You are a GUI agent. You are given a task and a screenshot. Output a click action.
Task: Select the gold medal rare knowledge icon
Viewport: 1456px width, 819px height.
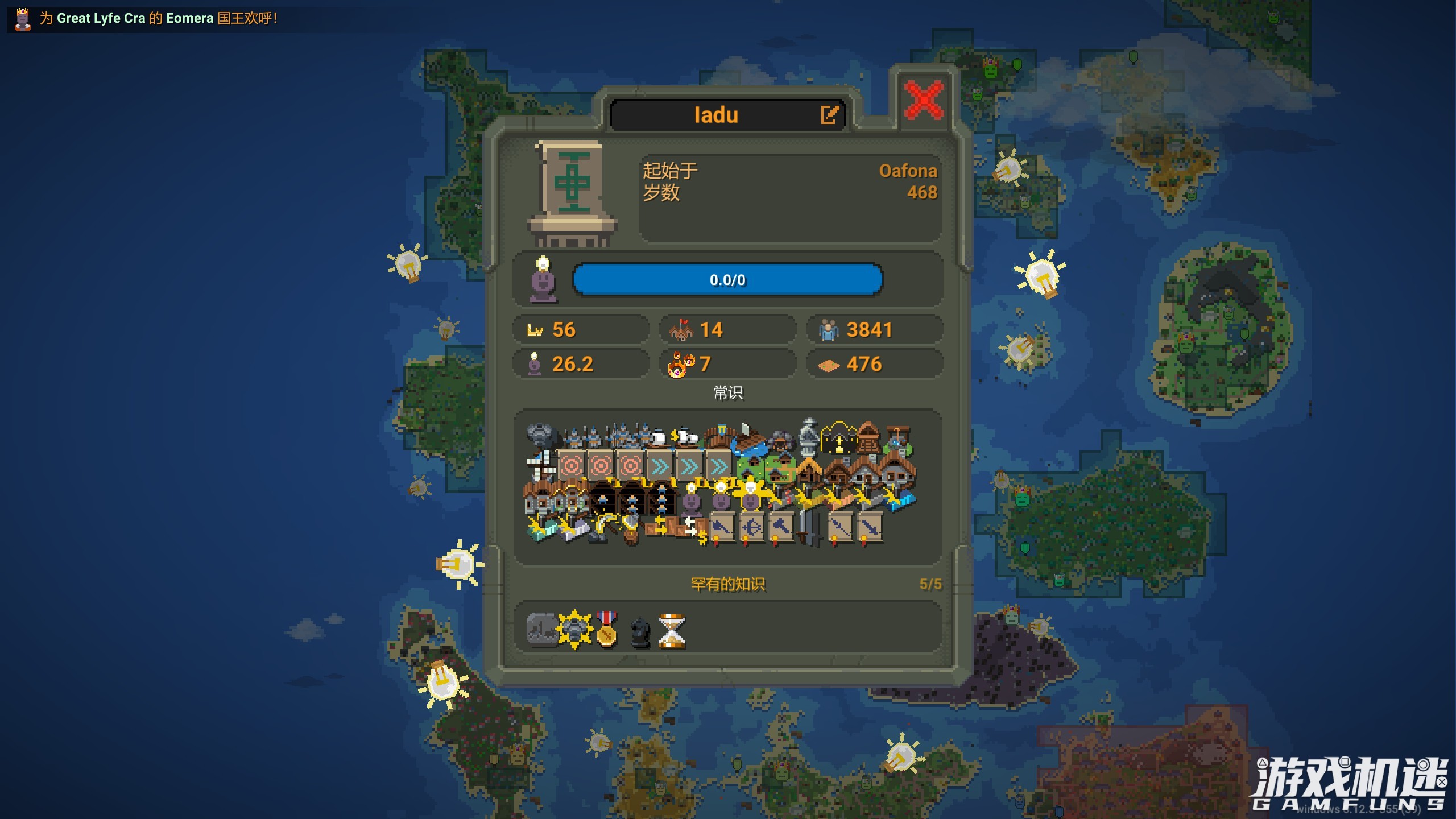tap(607, 629)
